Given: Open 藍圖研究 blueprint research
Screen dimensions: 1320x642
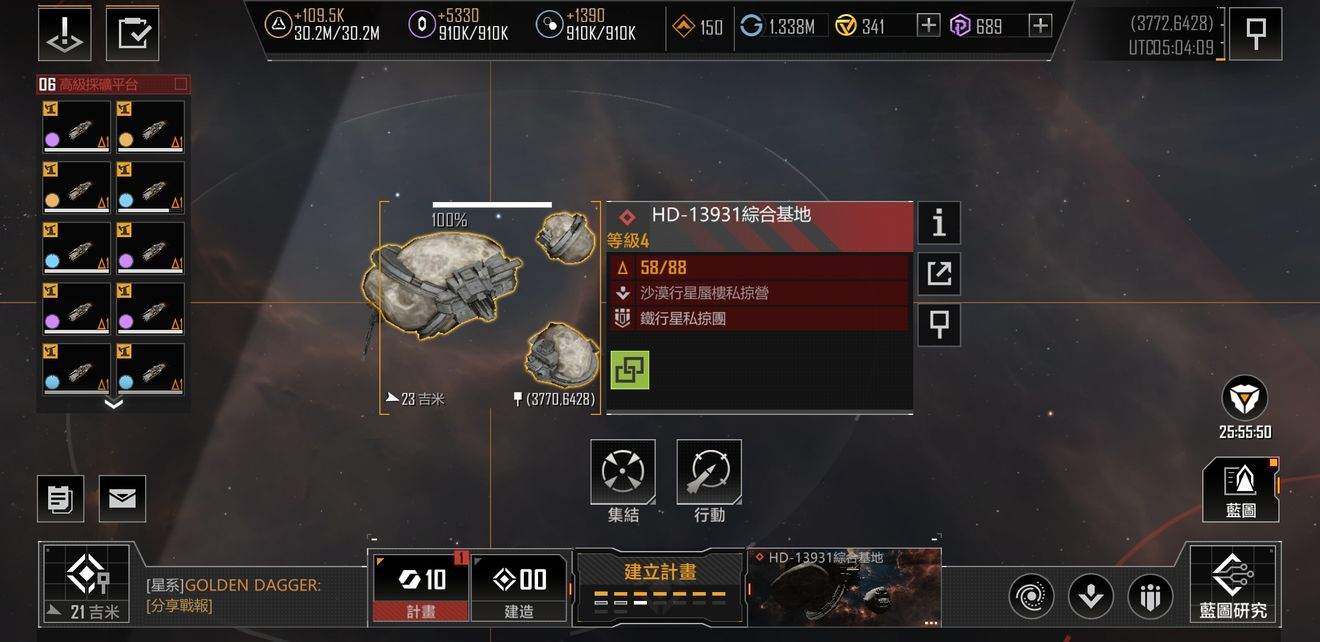Looking at the screenshot, I should [x=1233, y=584].
